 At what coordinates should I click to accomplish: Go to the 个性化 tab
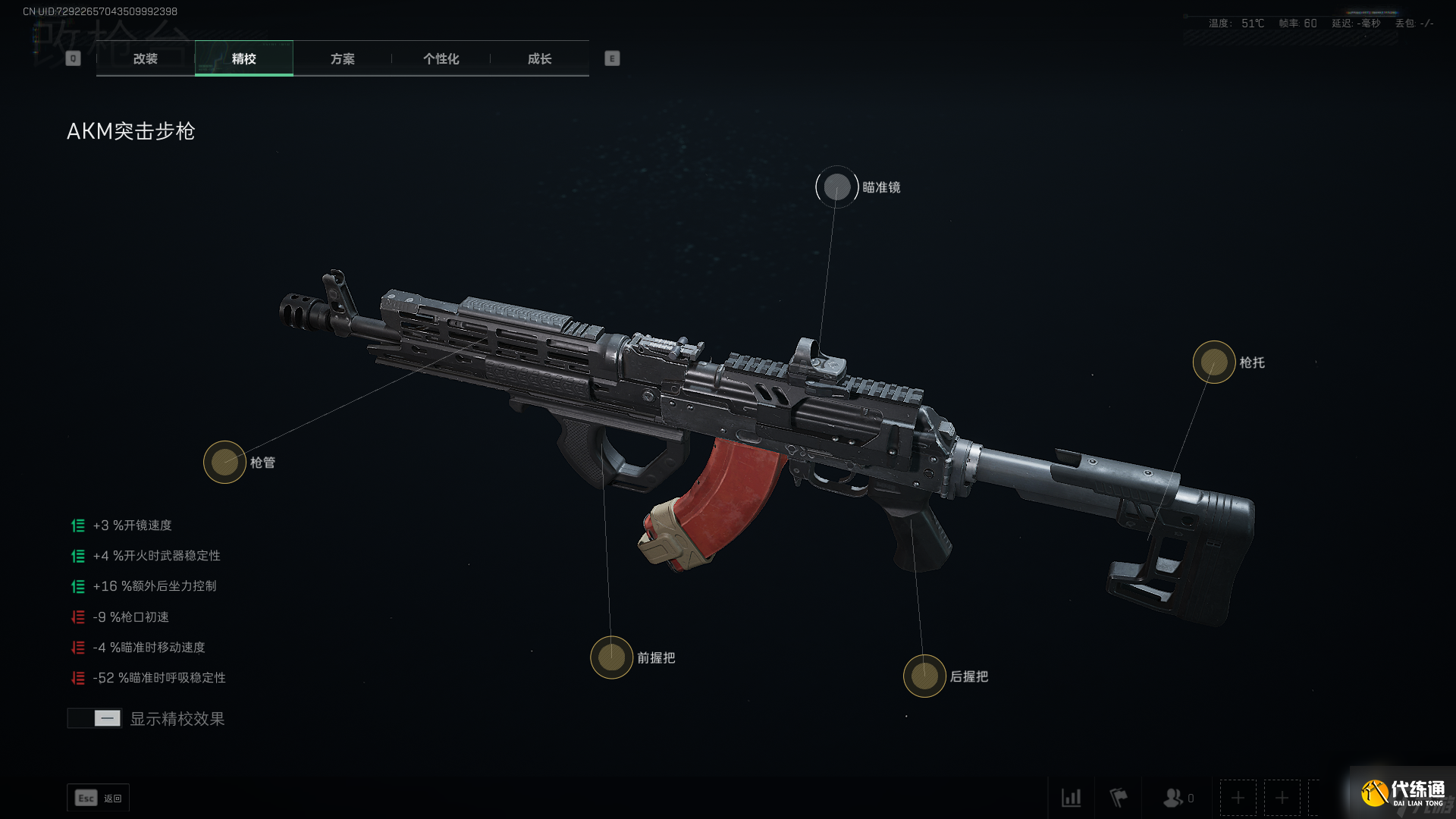(x=441, y=58)
